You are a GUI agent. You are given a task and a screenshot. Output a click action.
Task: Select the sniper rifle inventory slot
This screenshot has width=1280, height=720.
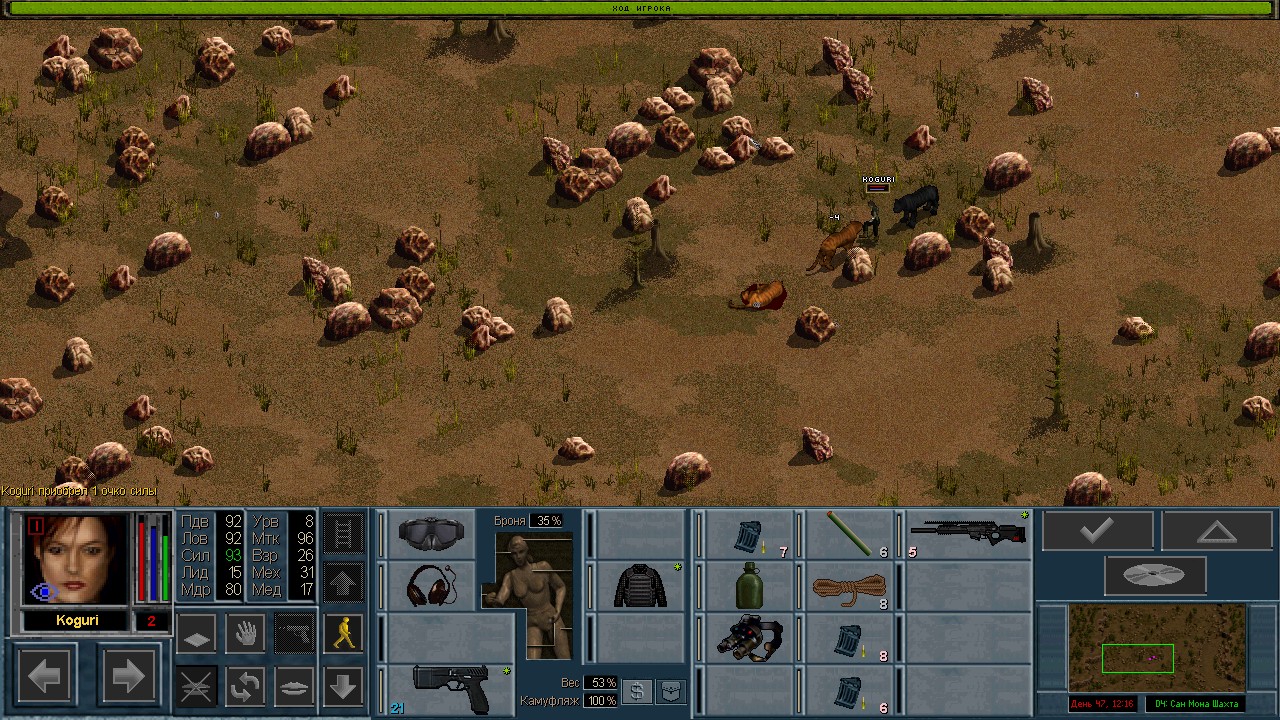tap(968, 534)
